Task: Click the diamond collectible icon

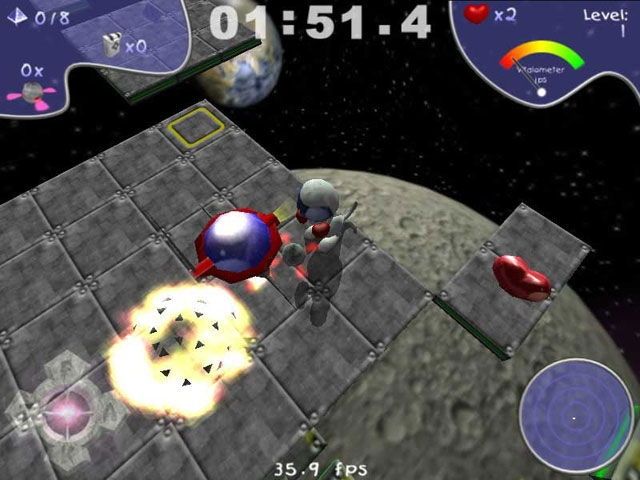Action: (x=18, y=16)
